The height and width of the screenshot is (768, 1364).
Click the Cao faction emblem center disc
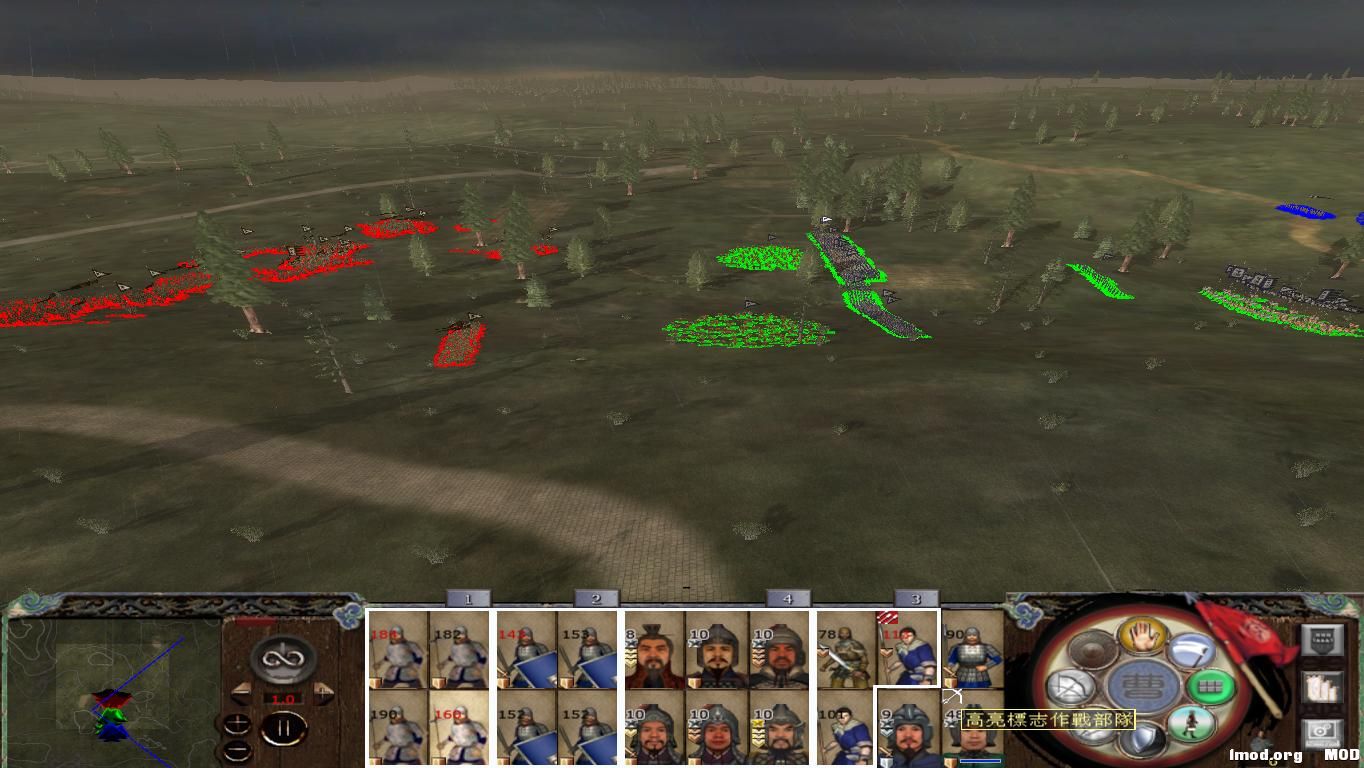pos(1145,685)
